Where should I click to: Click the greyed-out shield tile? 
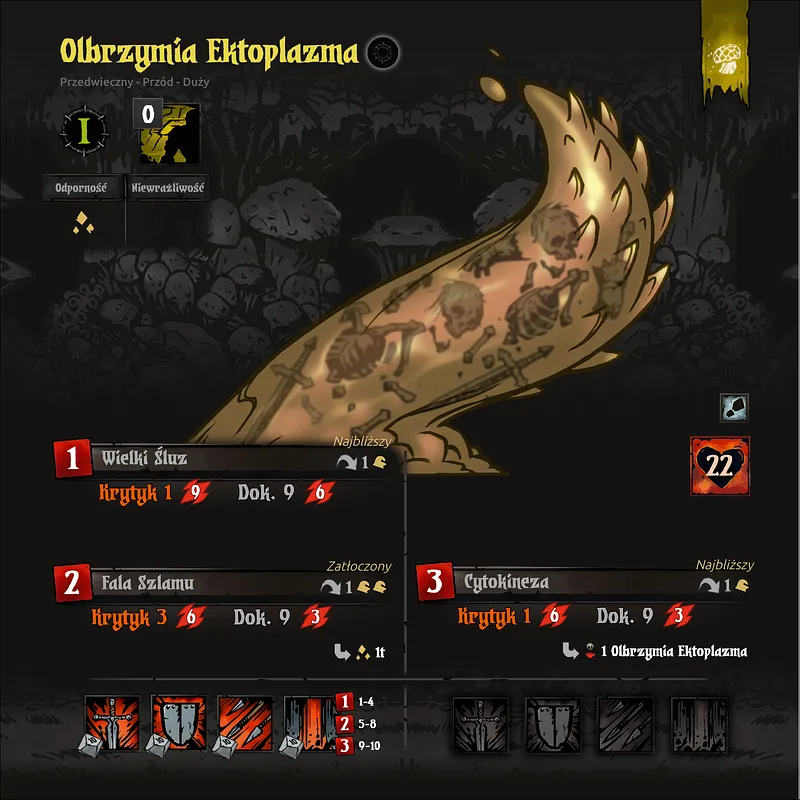tap(552, 723)
